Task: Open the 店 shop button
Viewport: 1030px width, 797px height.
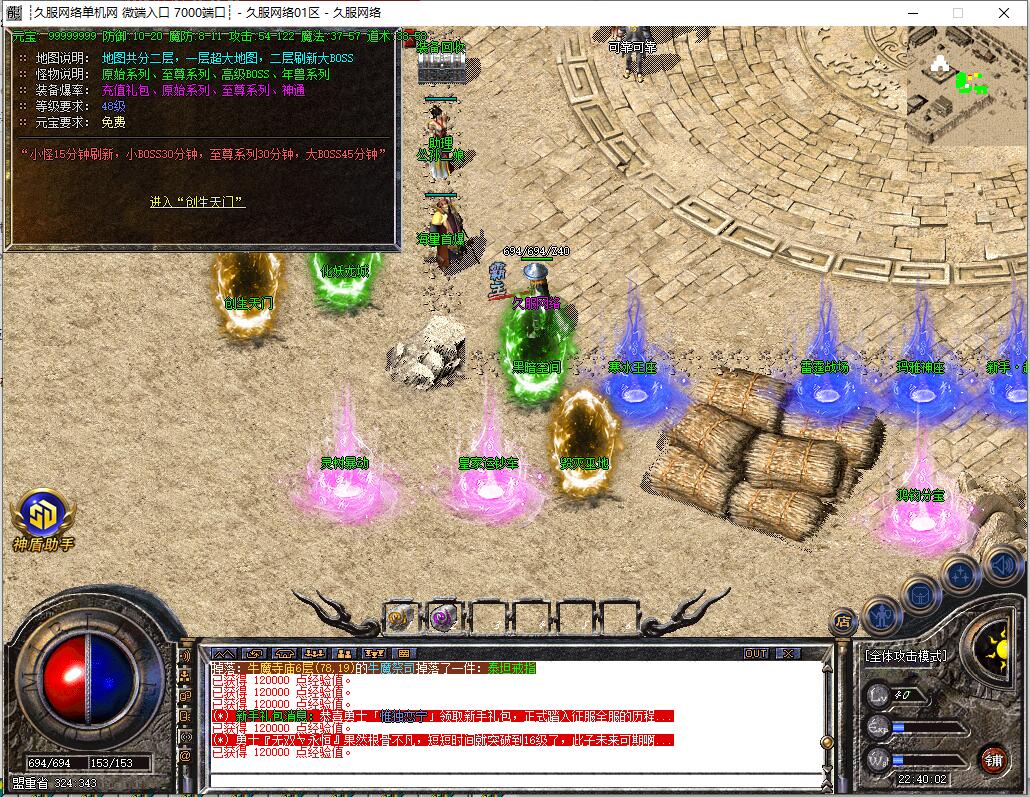Action: pos(843,622)
